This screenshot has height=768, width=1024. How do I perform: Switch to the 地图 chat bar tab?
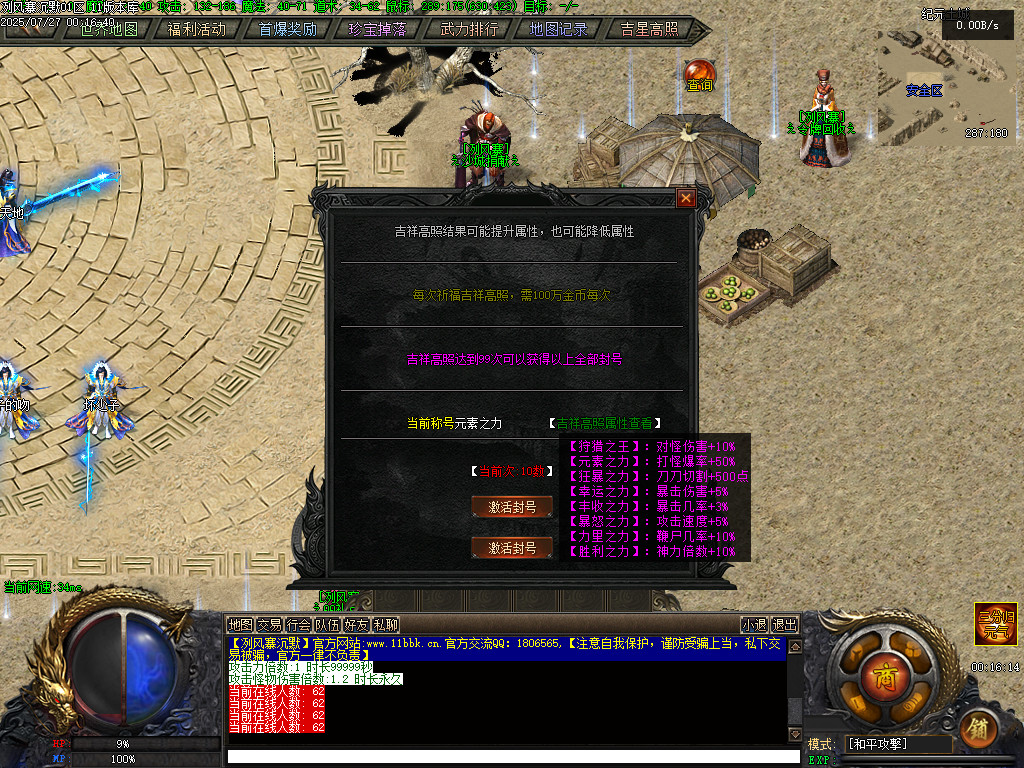coord(240,625)
